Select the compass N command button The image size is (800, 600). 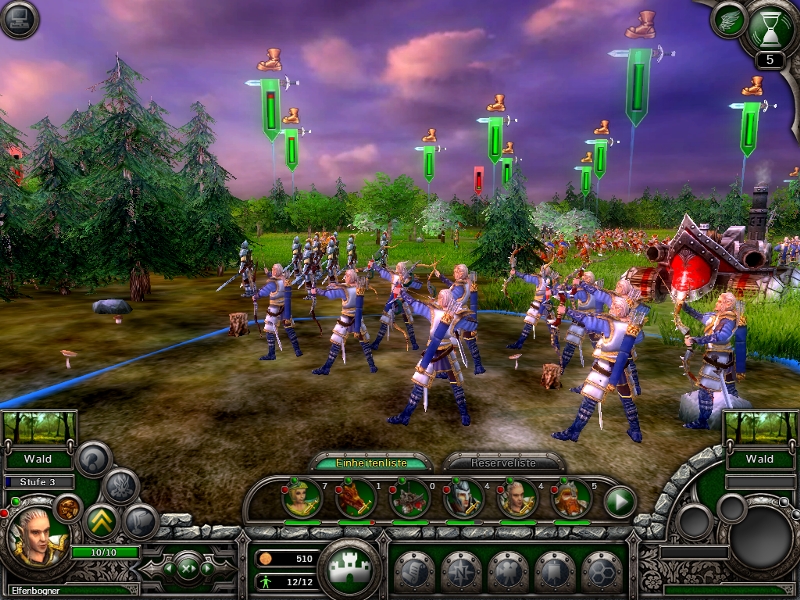(x=460, y=571)
